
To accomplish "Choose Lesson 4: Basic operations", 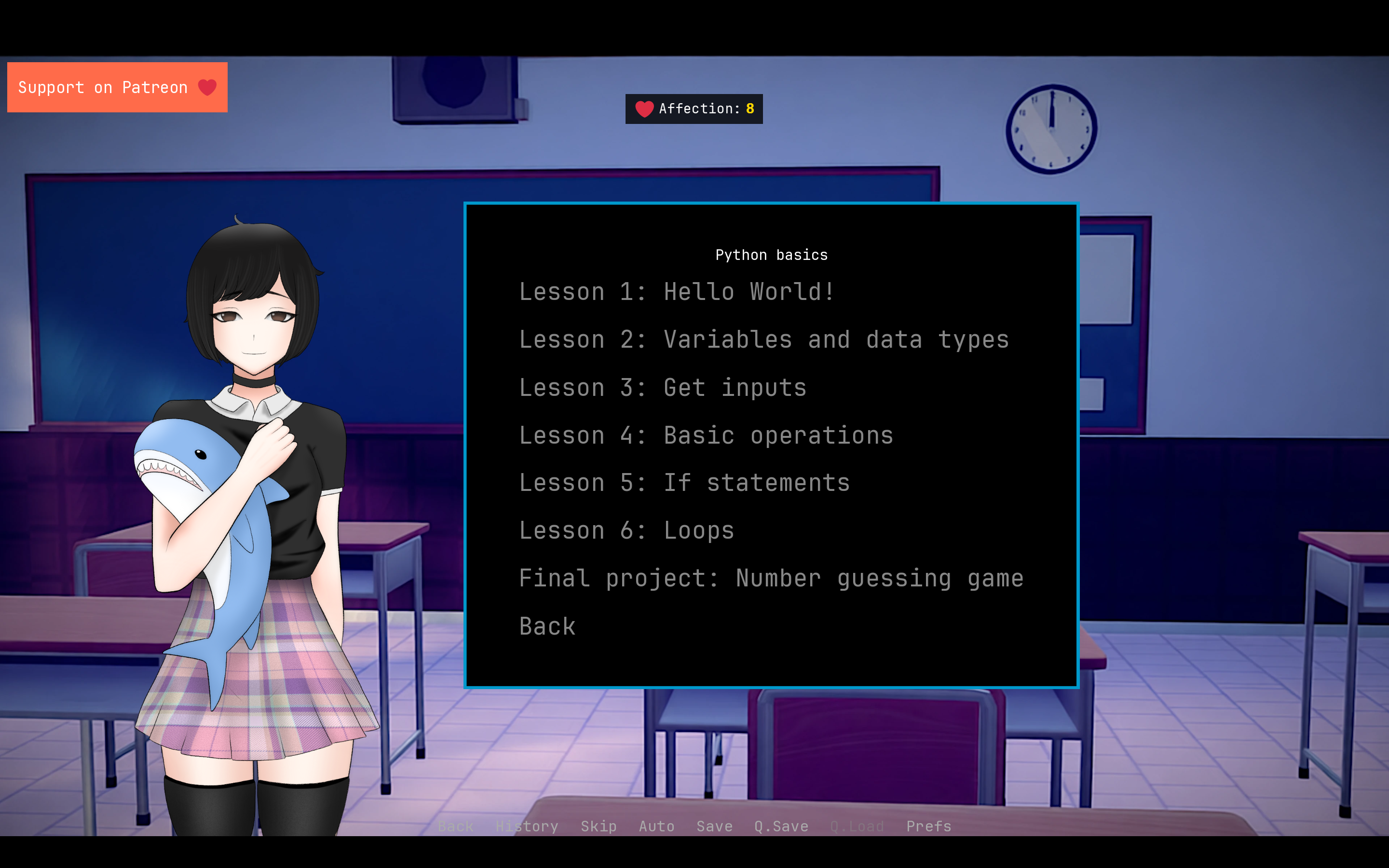I will pos(706,435).
